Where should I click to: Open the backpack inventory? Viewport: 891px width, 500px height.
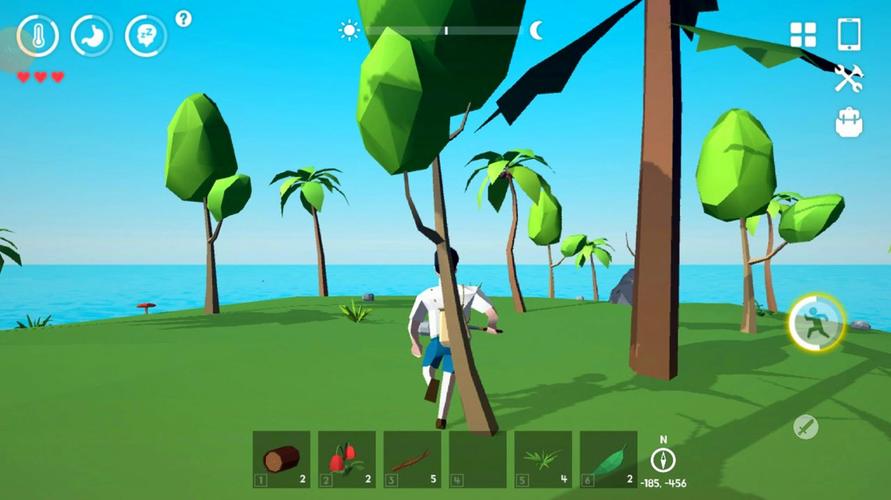(x=849, y=122)
